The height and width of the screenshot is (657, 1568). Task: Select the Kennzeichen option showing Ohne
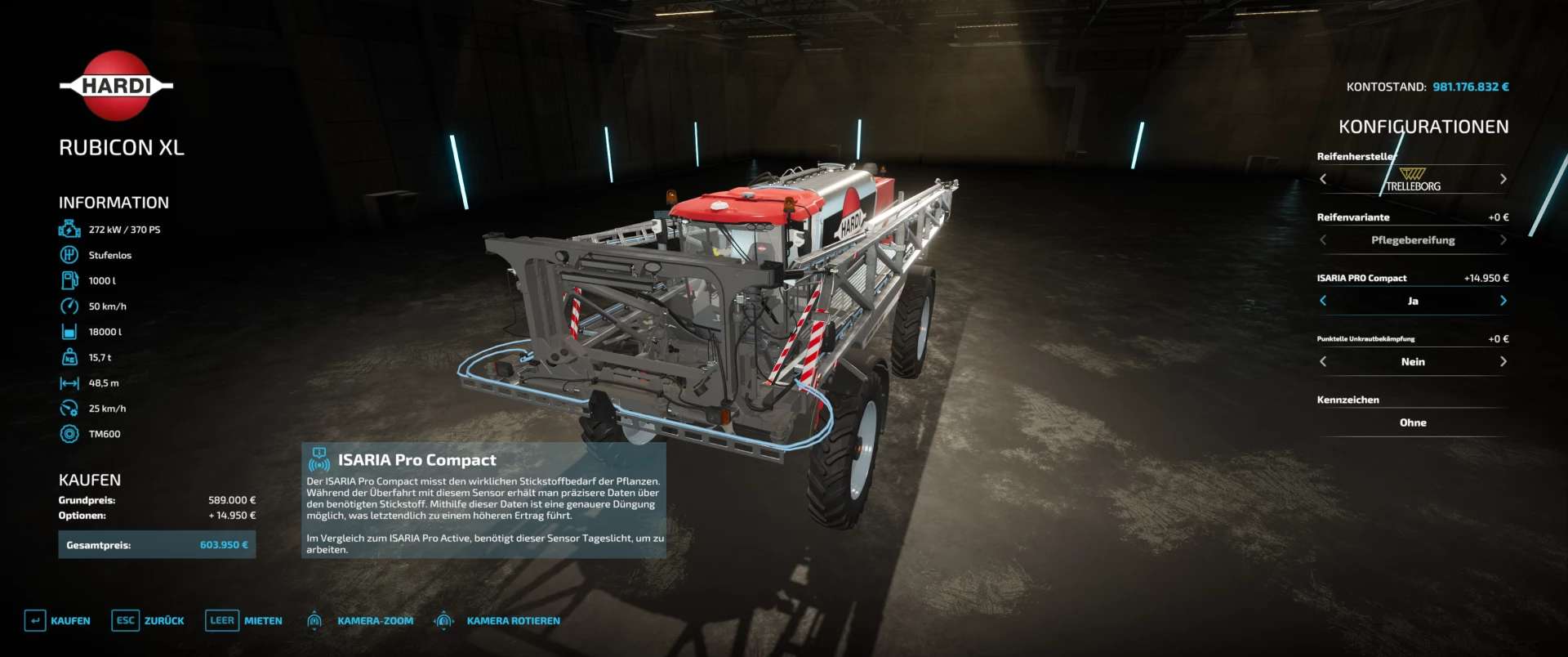[x=1413, y=422]
